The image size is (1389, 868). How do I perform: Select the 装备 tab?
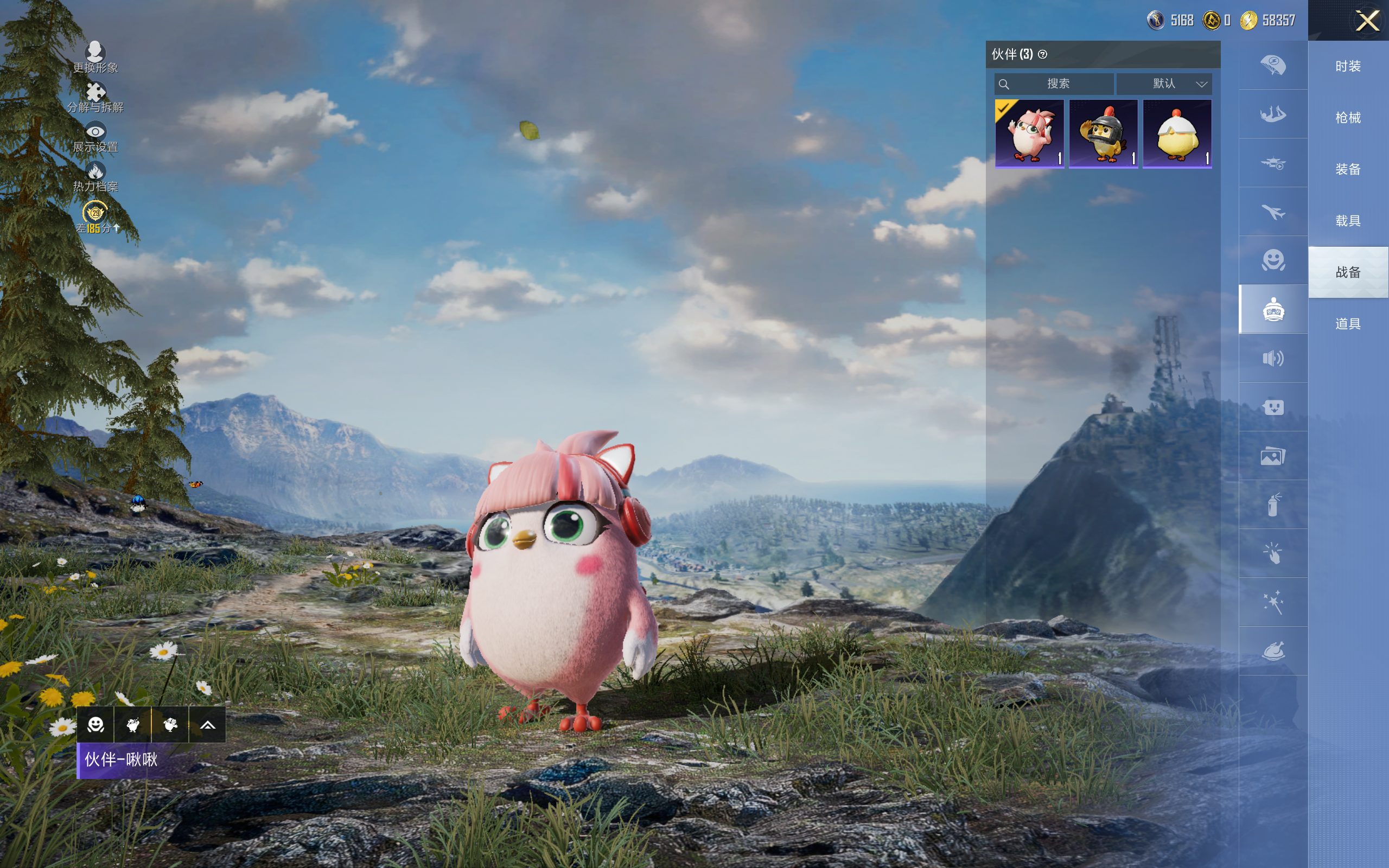click(x=1348, y=169)
